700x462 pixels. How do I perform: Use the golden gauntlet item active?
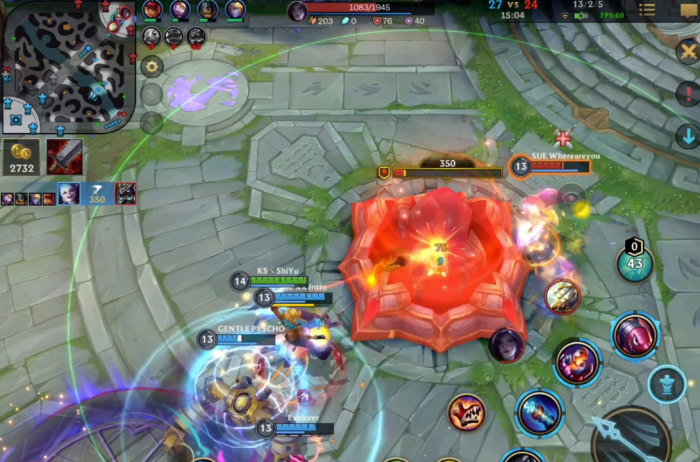pos(562,296)
